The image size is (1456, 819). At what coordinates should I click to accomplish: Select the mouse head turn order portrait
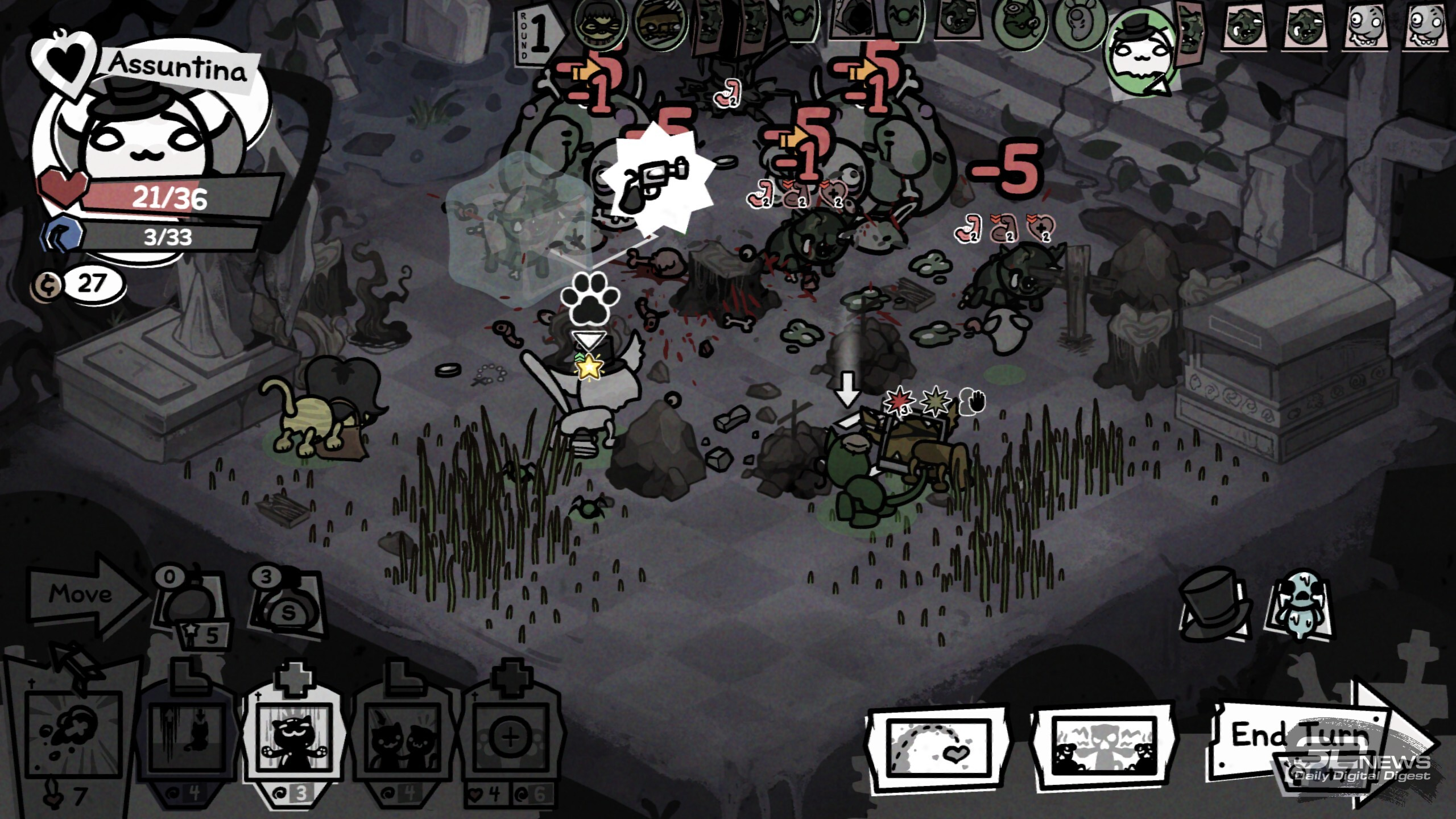(1079, 24)
